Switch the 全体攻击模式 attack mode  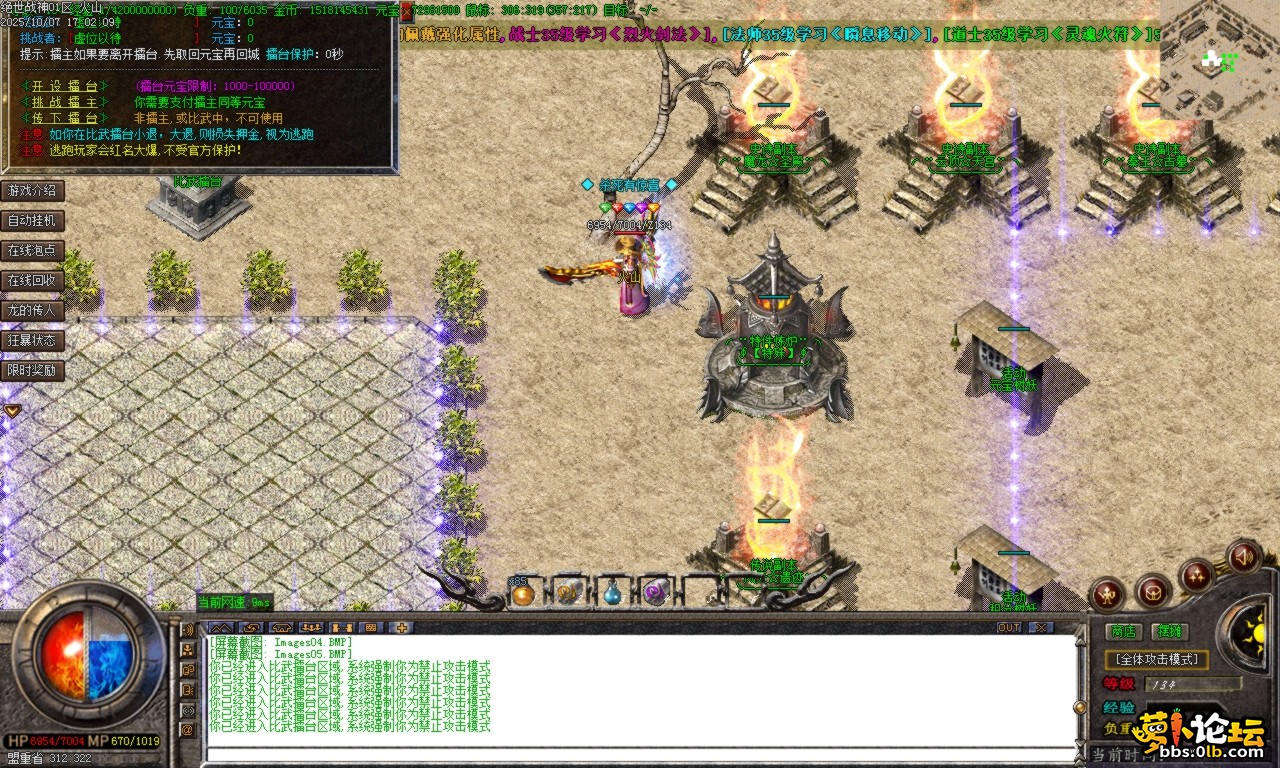(1156, 660)
